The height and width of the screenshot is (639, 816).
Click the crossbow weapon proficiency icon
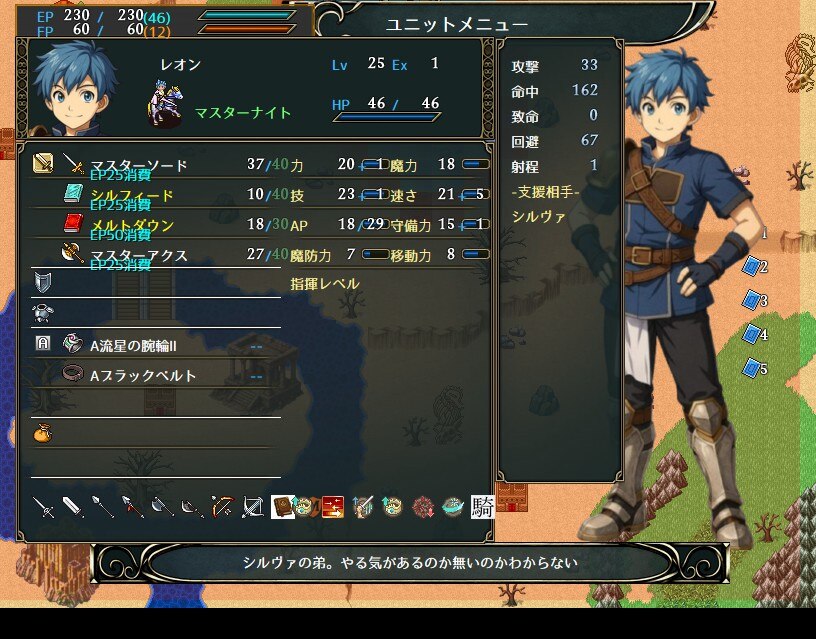tap(252, 507)
